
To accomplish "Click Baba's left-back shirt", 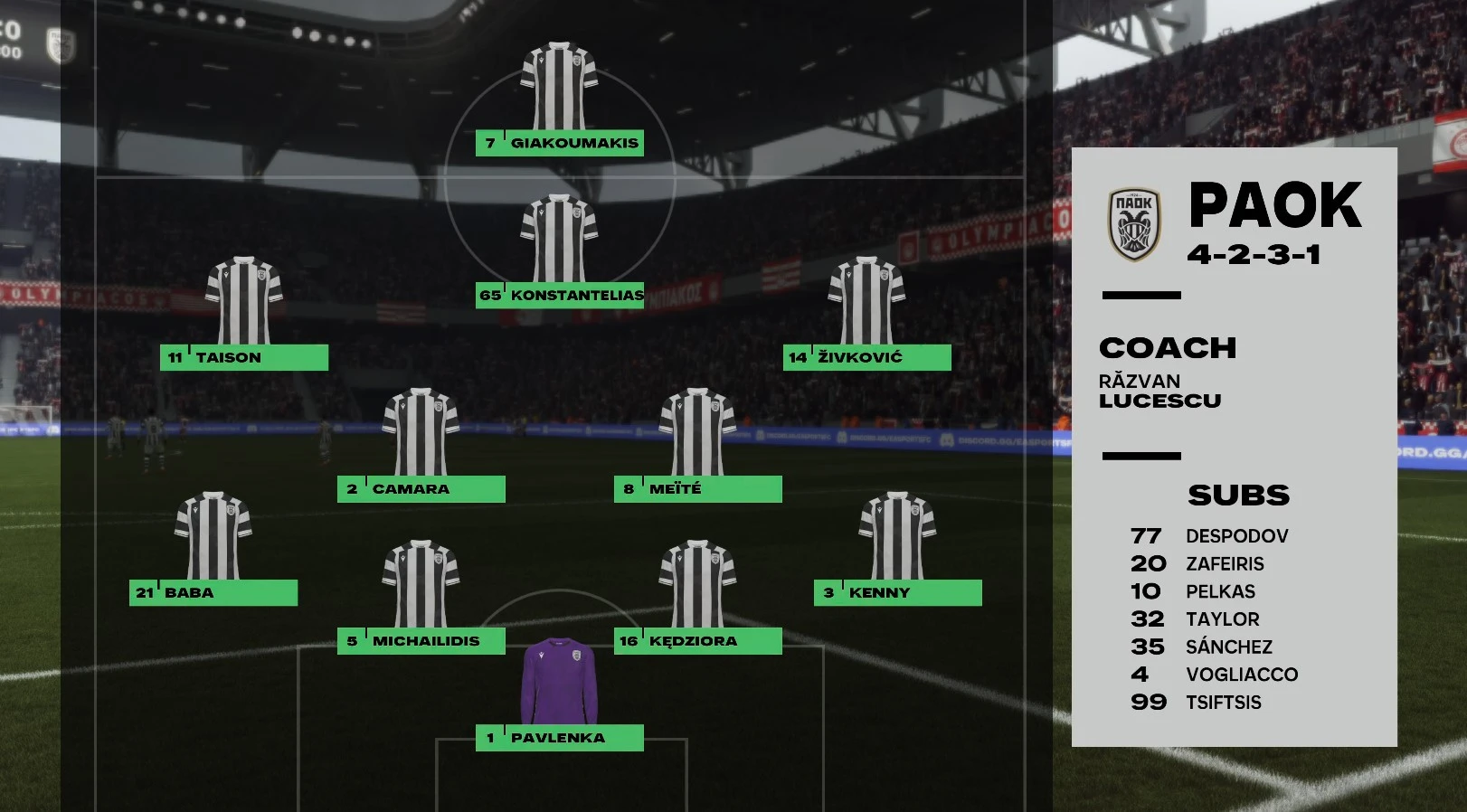I will point(214,533).
